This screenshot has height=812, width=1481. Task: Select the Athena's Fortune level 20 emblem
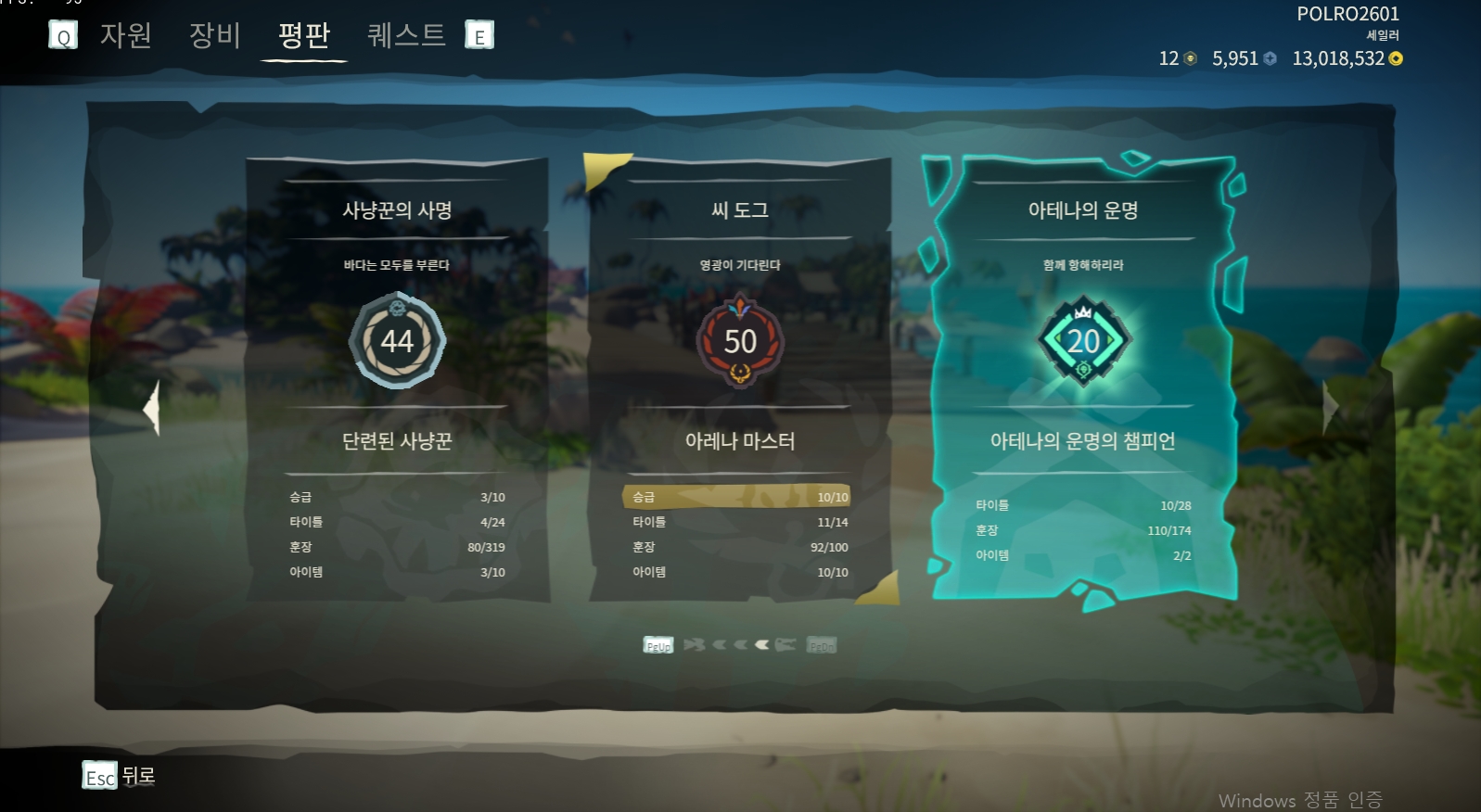[1081, 340]
